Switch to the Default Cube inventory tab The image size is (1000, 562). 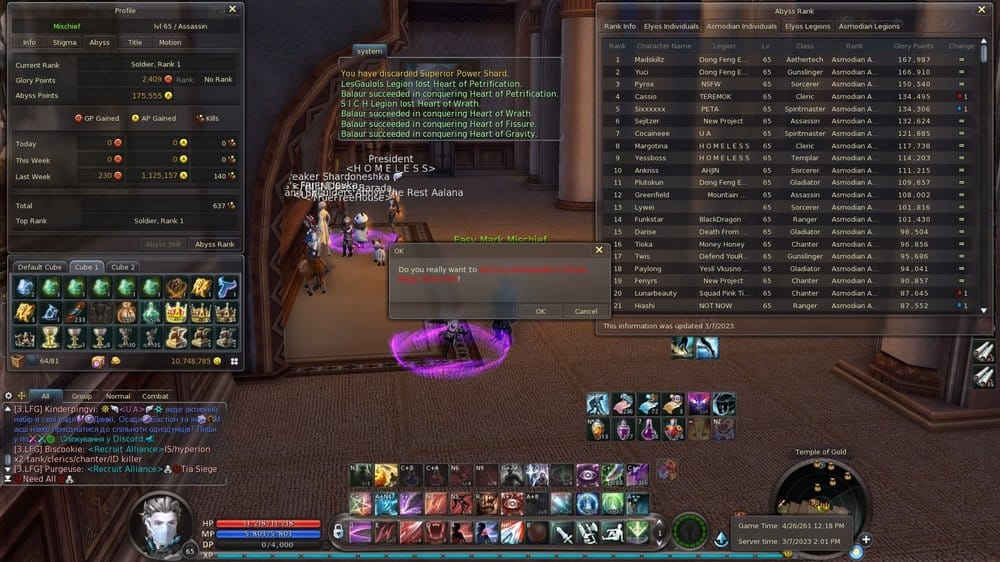pos(40,267)
